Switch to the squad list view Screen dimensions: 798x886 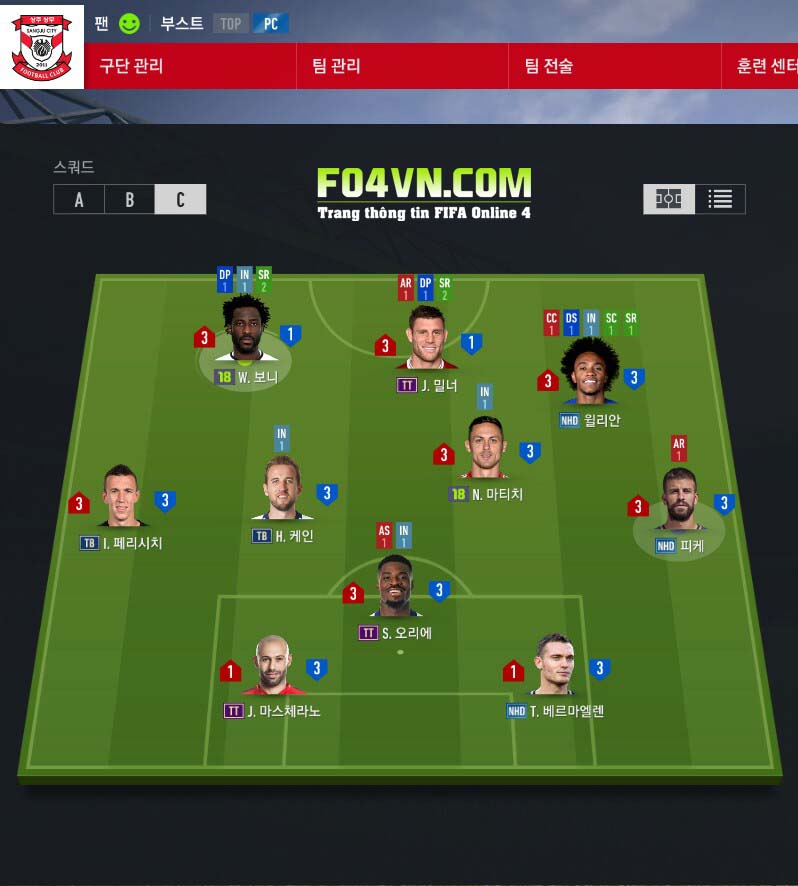pos(720,200)
